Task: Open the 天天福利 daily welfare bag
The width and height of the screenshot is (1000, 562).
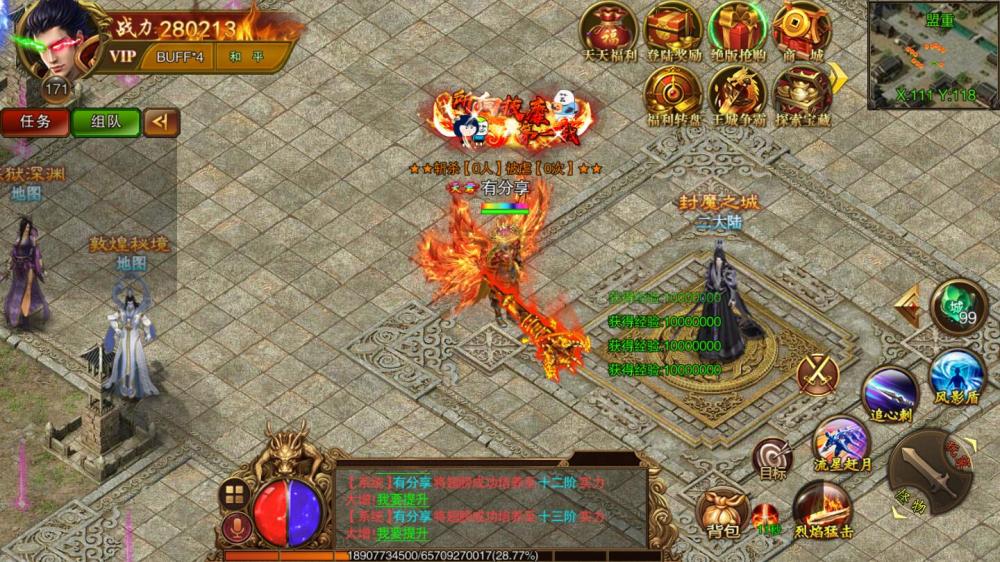Action: (x=610, y=29)
